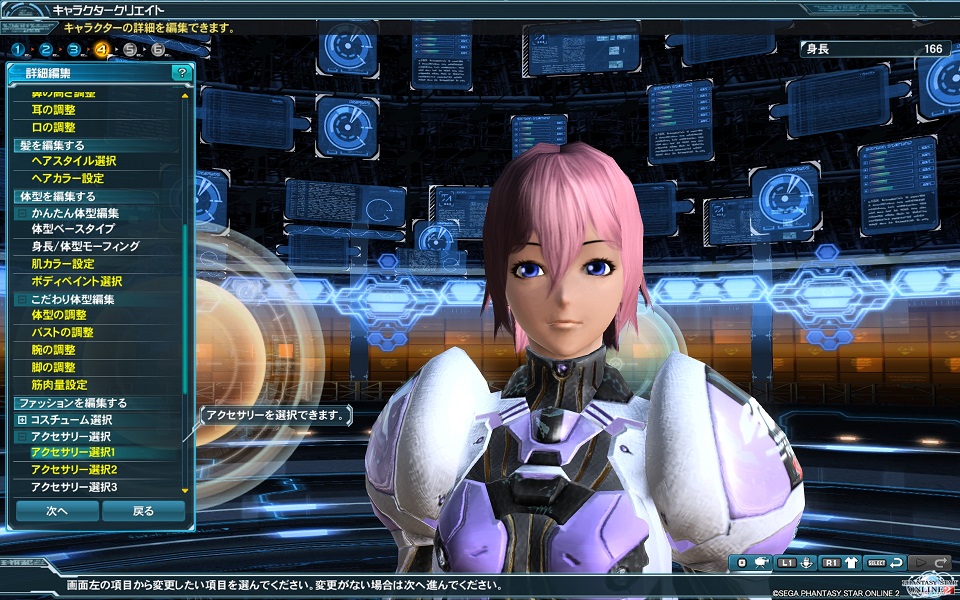Screen dimensions: 960x600
Task: Open 腕の調整 arm adjustment
Action: click(x=53, y=350)
